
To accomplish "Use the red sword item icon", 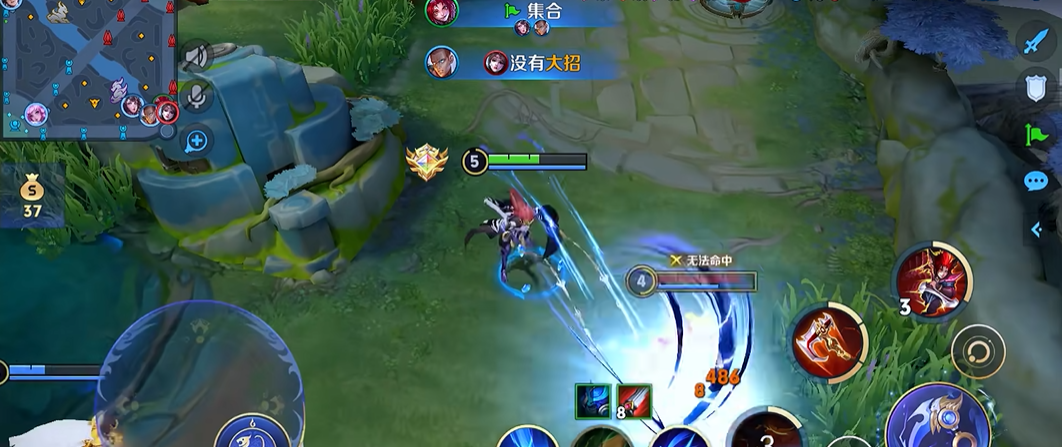I will point(634,402).
